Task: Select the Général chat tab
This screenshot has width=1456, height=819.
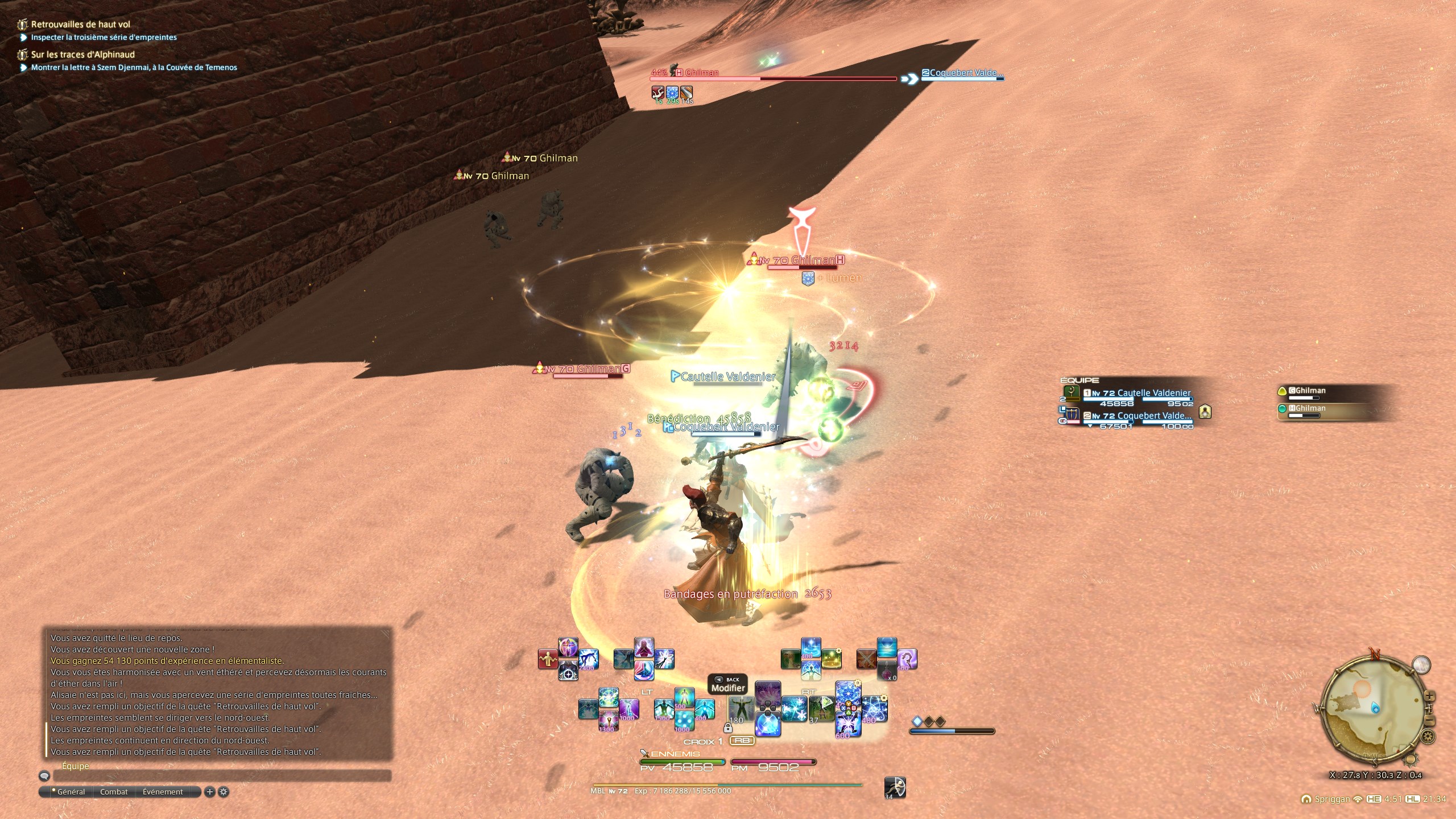Action: coord(71,792)
